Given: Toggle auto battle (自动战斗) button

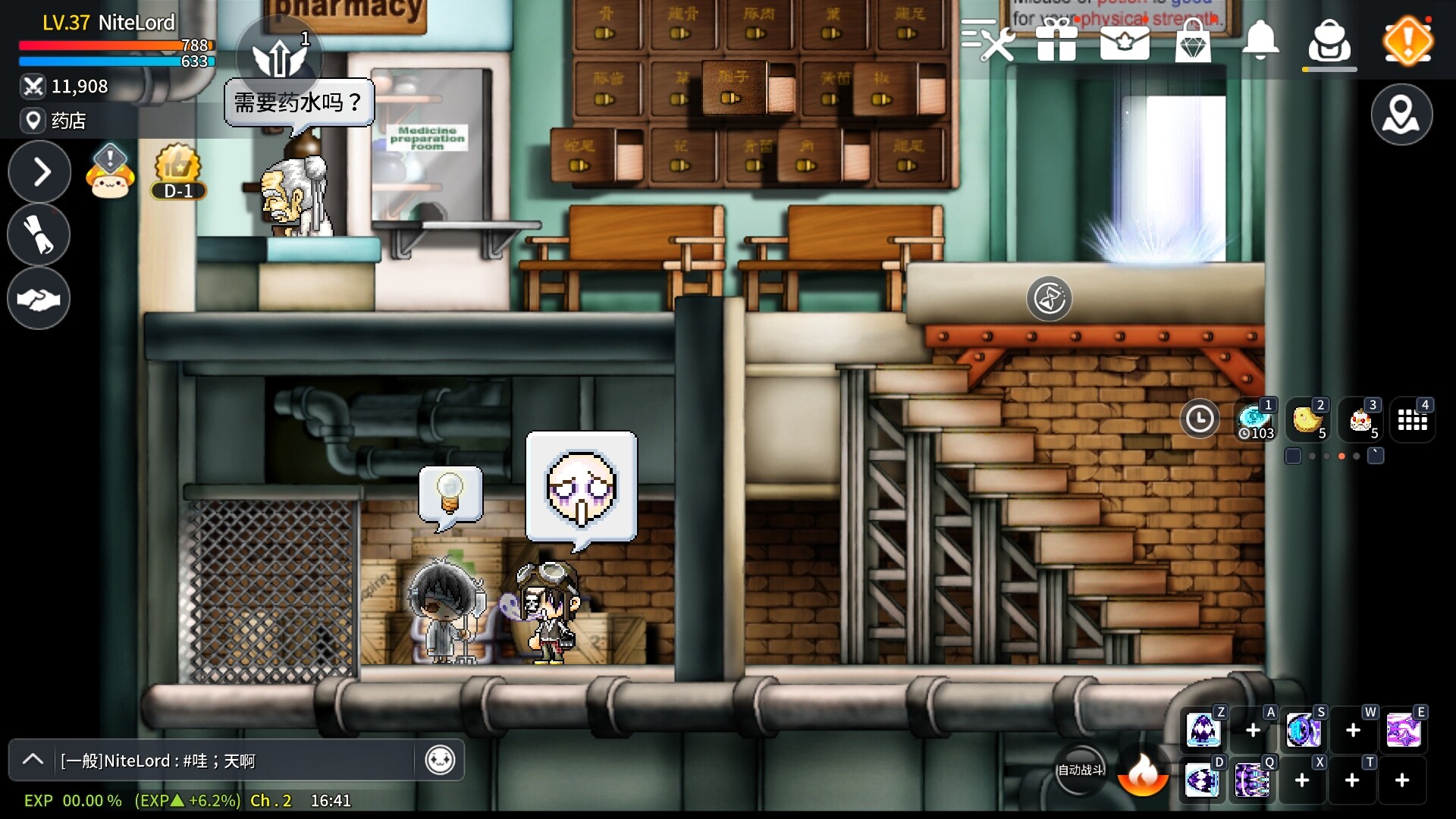Looking at the screenshot, I should point(1081,770).
